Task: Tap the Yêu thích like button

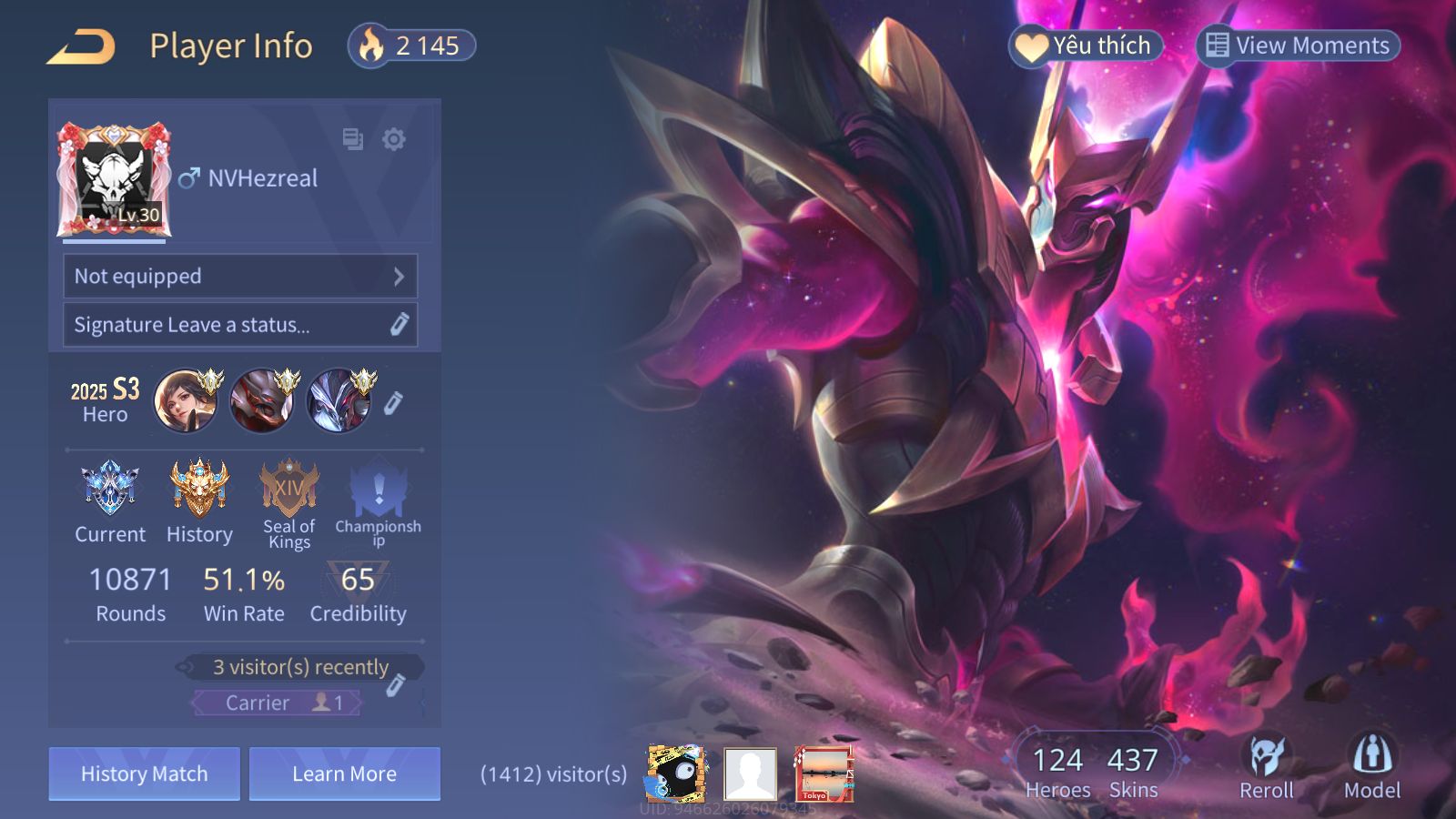Action: point(1086,45)
